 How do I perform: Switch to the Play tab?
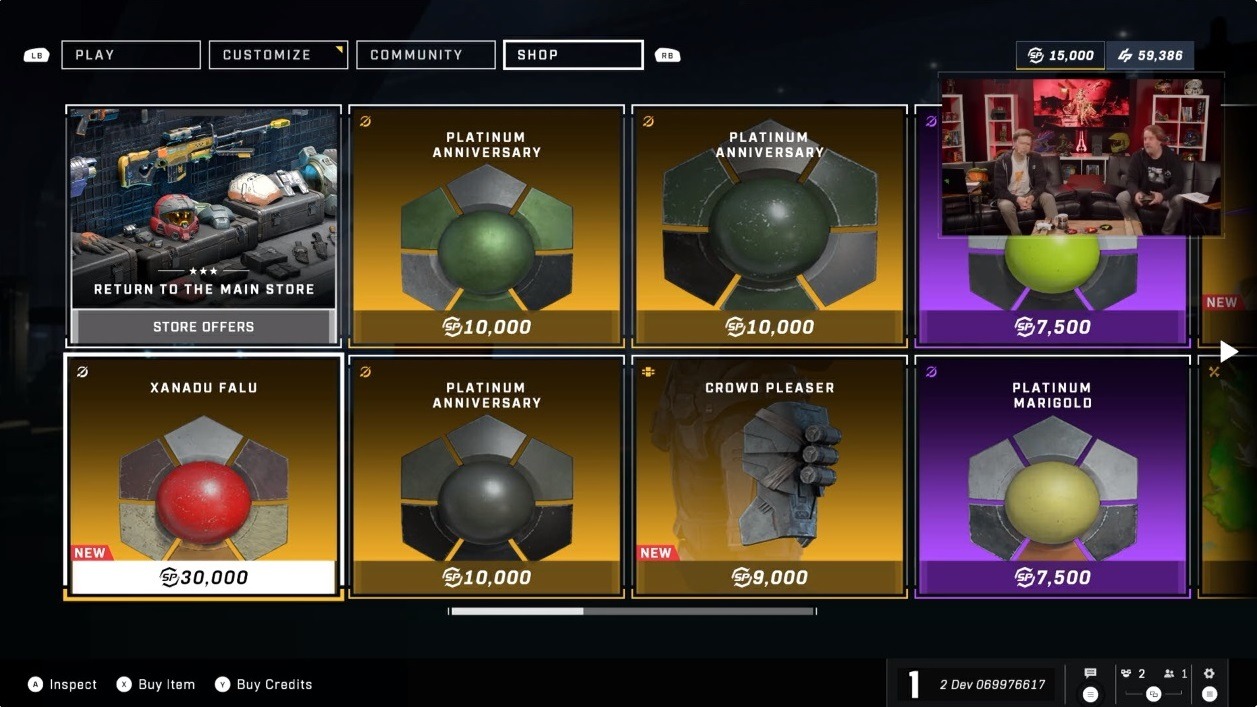130,55
